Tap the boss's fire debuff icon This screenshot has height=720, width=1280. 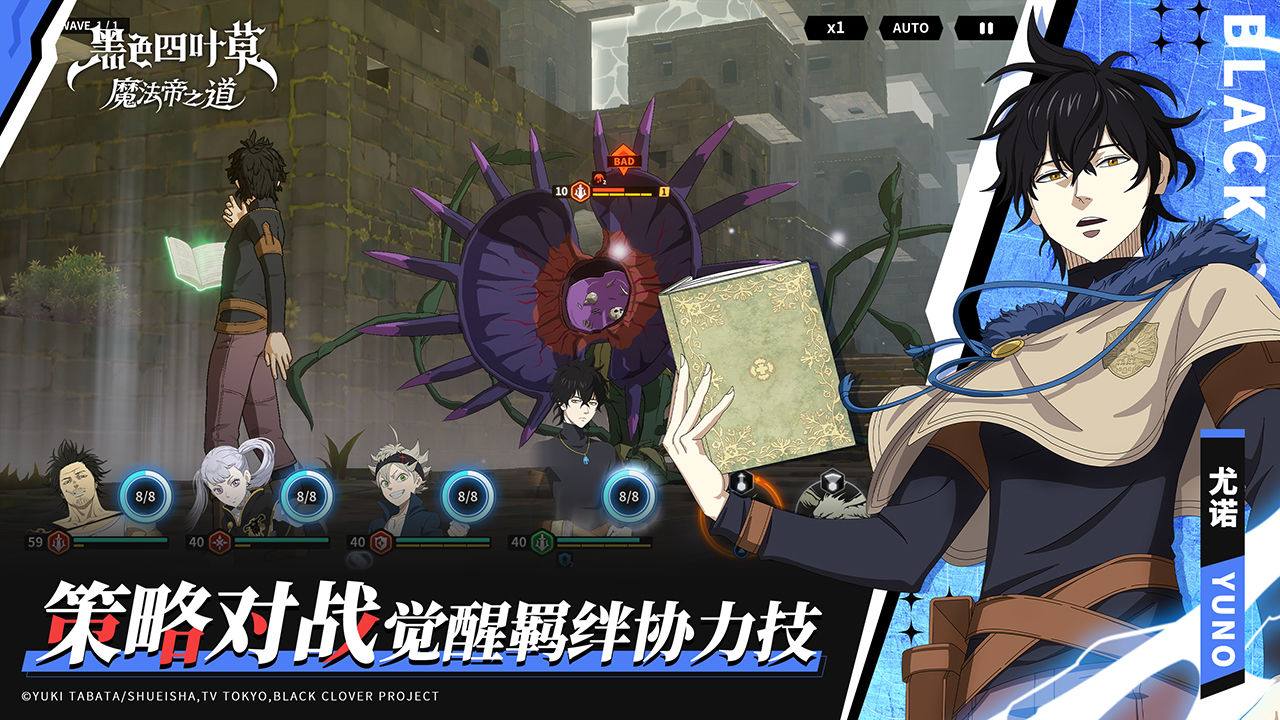point(599,179)
